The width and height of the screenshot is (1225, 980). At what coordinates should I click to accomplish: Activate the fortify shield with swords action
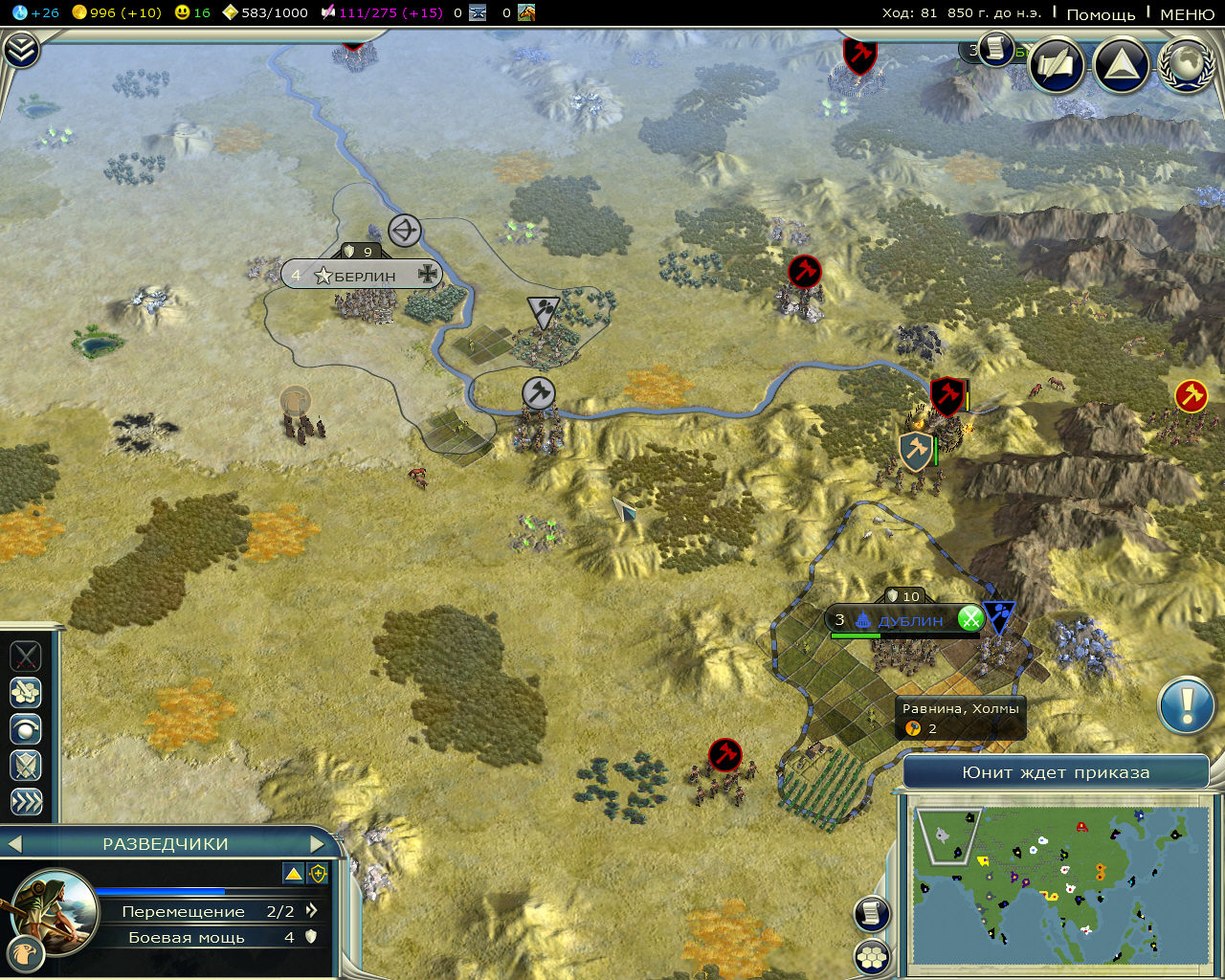click(26, 765)
